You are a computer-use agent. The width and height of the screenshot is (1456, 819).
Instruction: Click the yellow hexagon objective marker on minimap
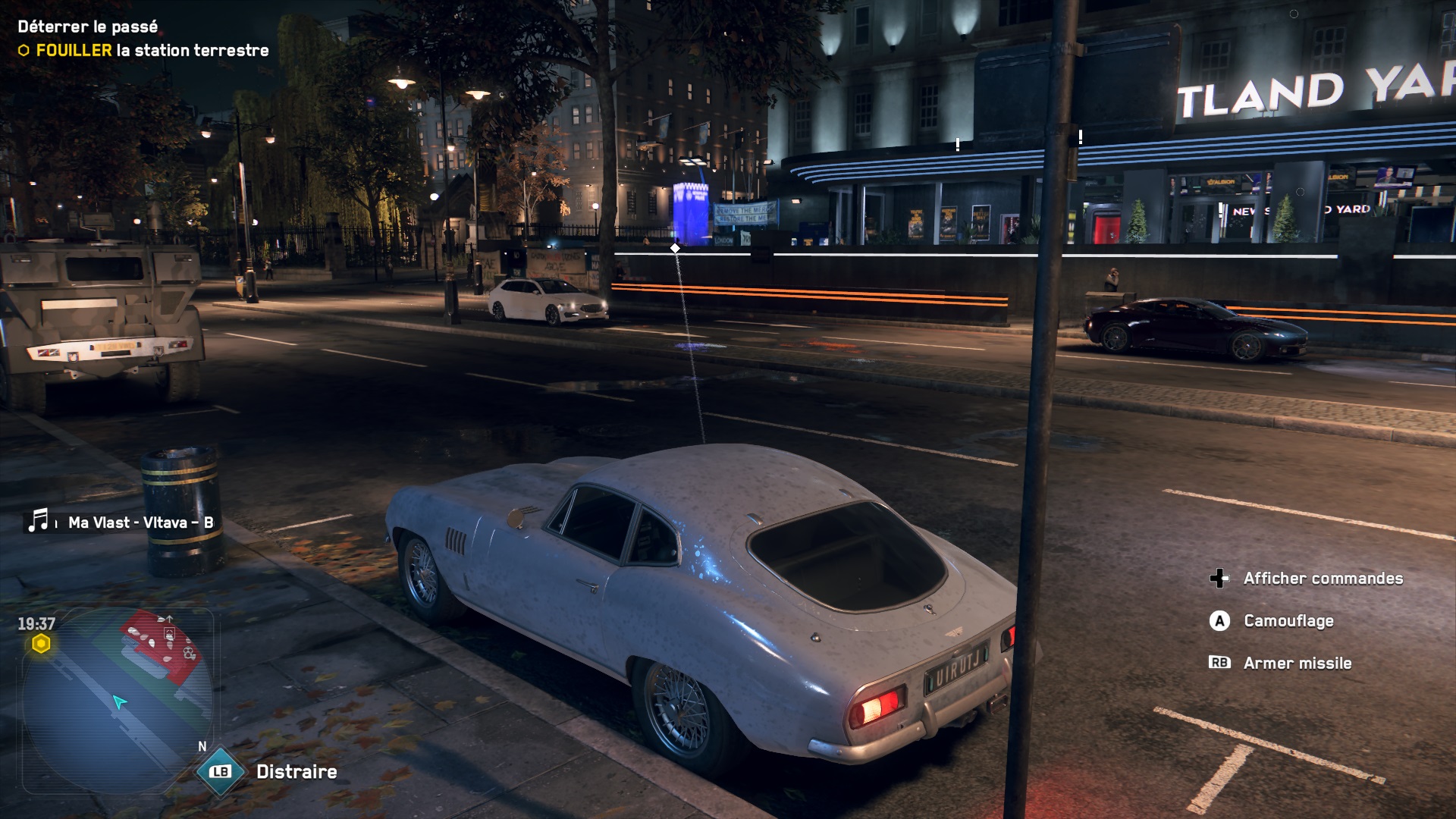pyautogui.click(x=41, y=645)
